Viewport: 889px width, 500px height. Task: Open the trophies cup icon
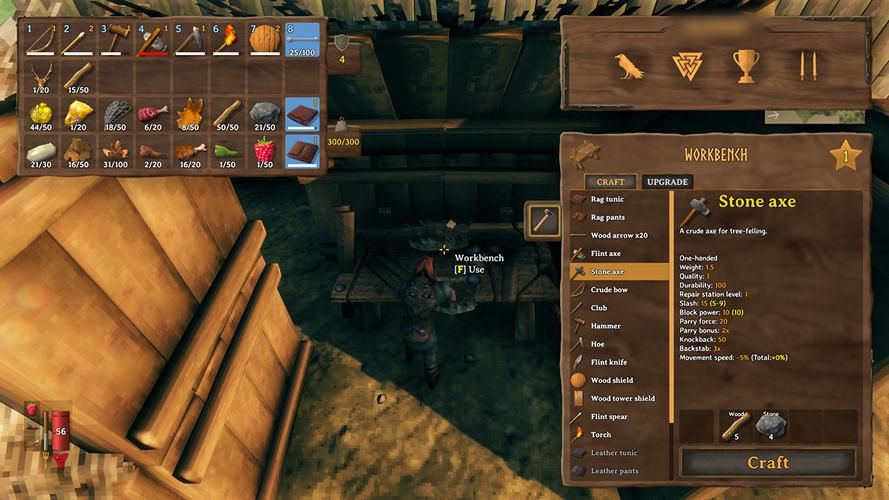coord(746,66)
